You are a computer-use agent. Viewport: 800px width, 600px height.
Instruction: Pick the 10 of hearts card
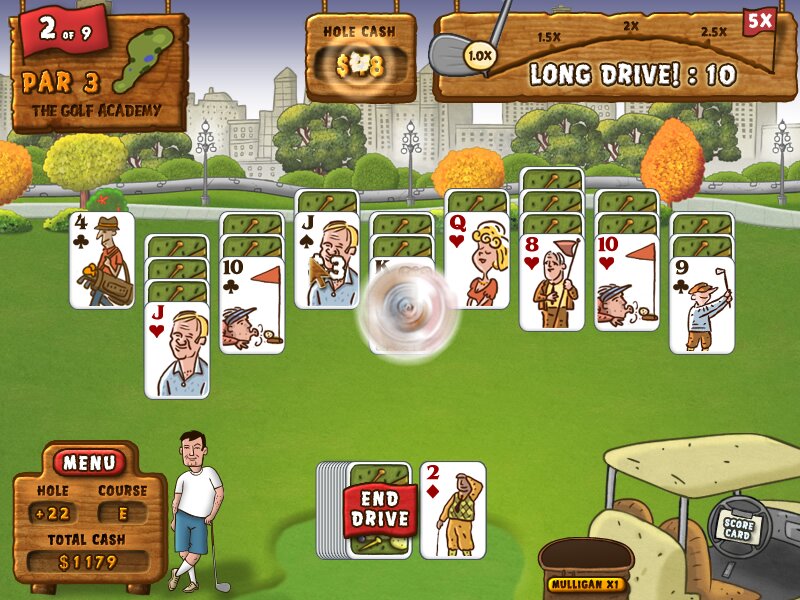pos(627,282)
